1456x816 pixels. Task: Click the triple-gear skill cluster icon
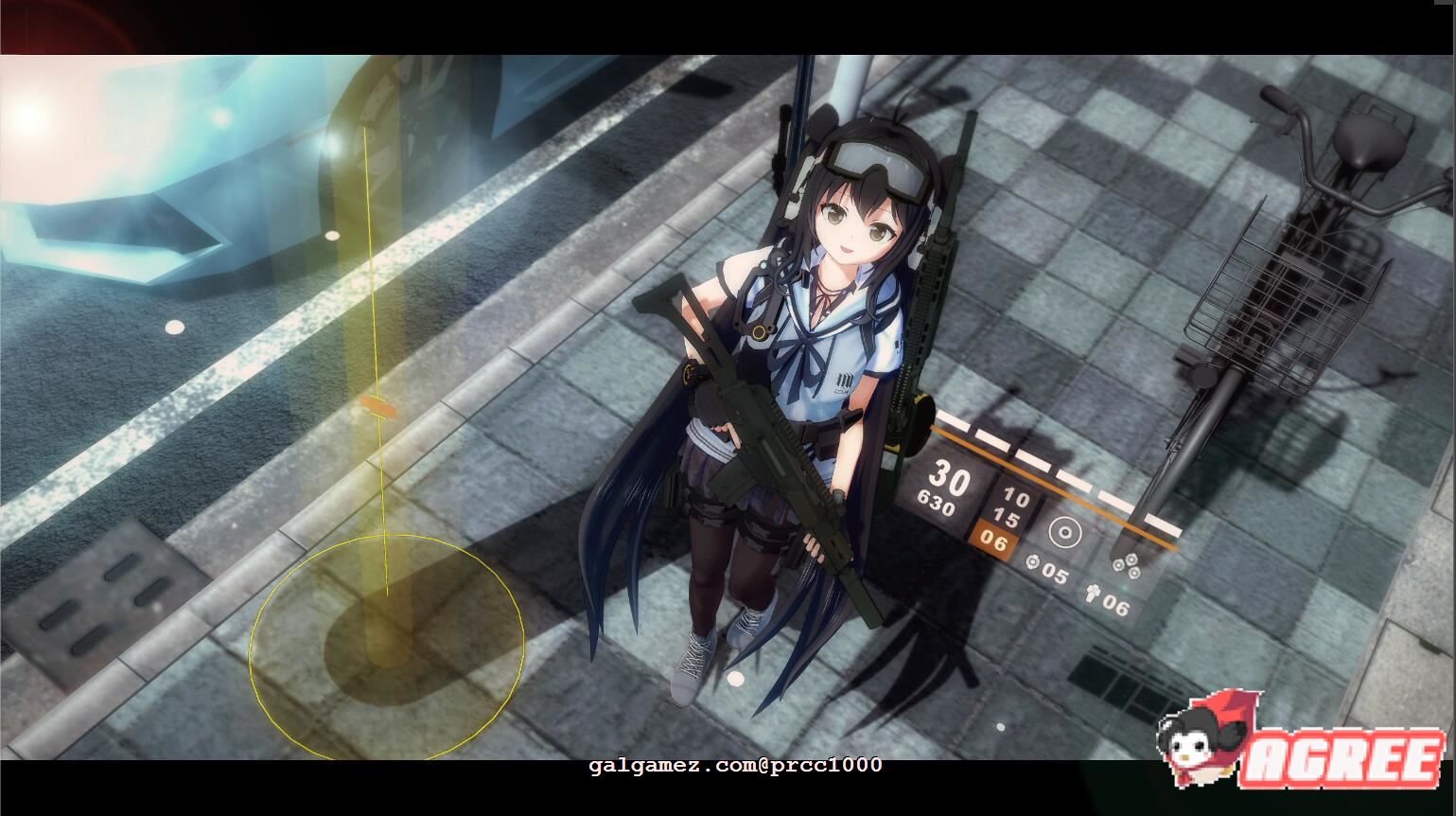tap(1126, 564)
